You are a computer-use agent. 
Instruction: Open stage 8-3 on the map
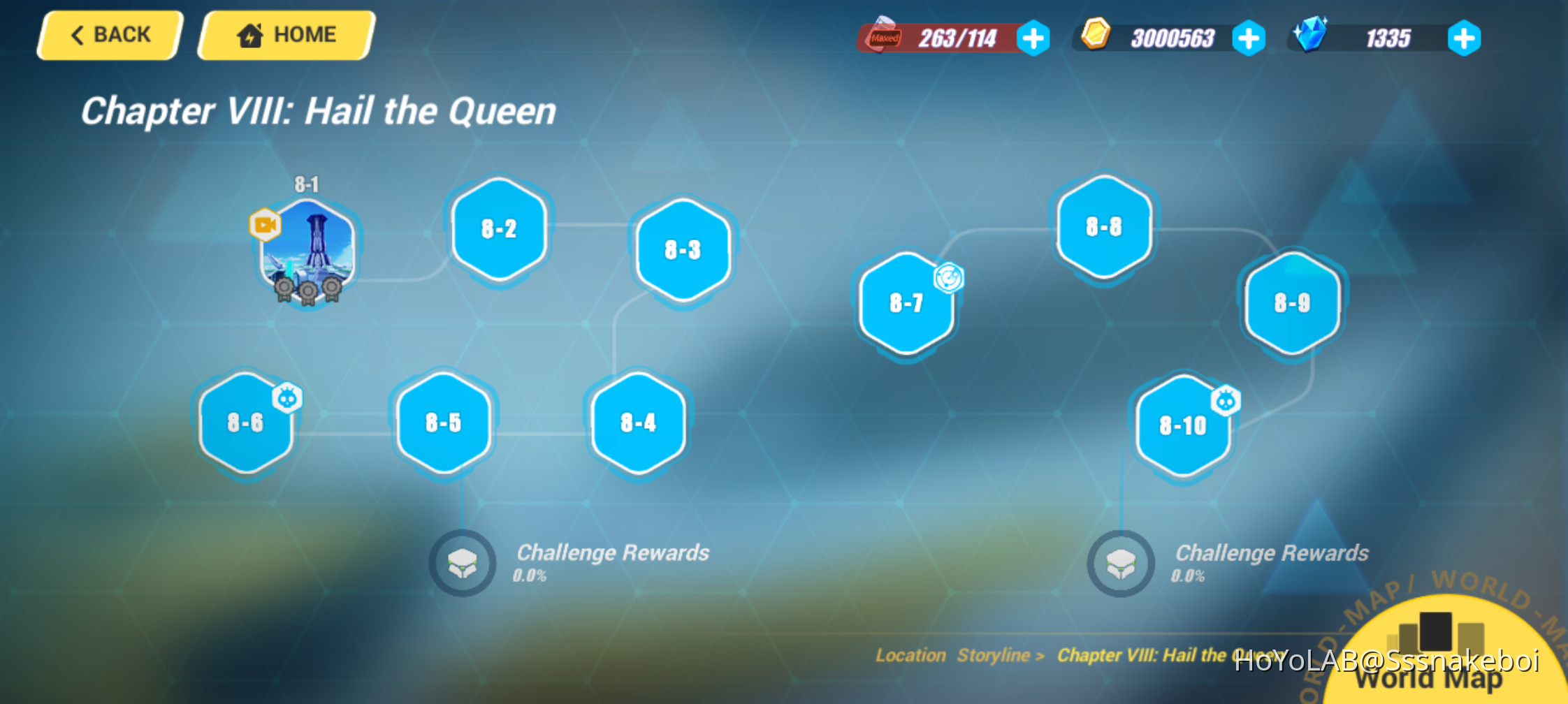(682, 249)
